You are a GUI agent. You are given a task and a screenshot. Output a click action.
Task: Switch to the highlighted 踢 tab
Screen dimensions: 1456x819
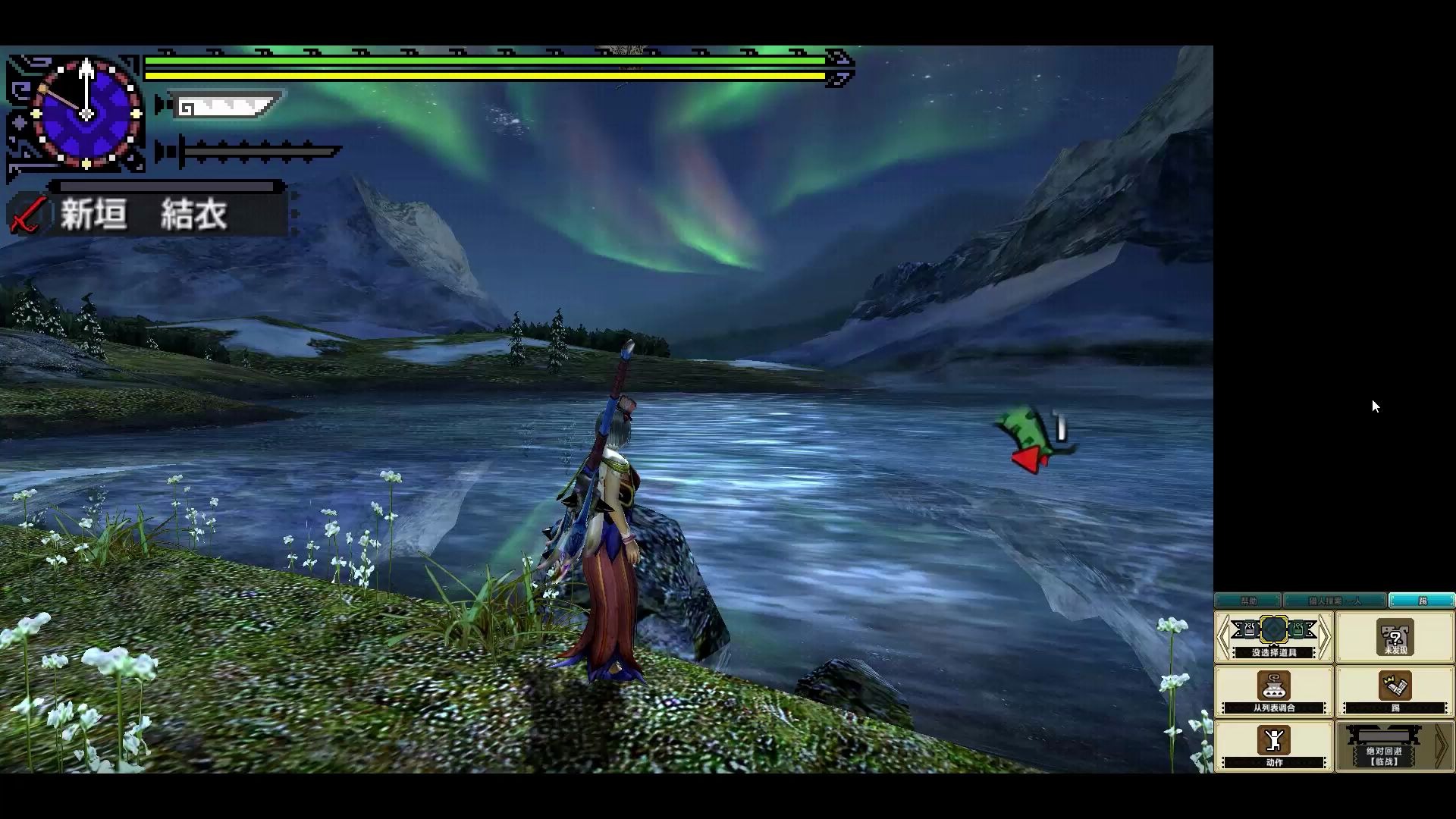(1422, 601)
